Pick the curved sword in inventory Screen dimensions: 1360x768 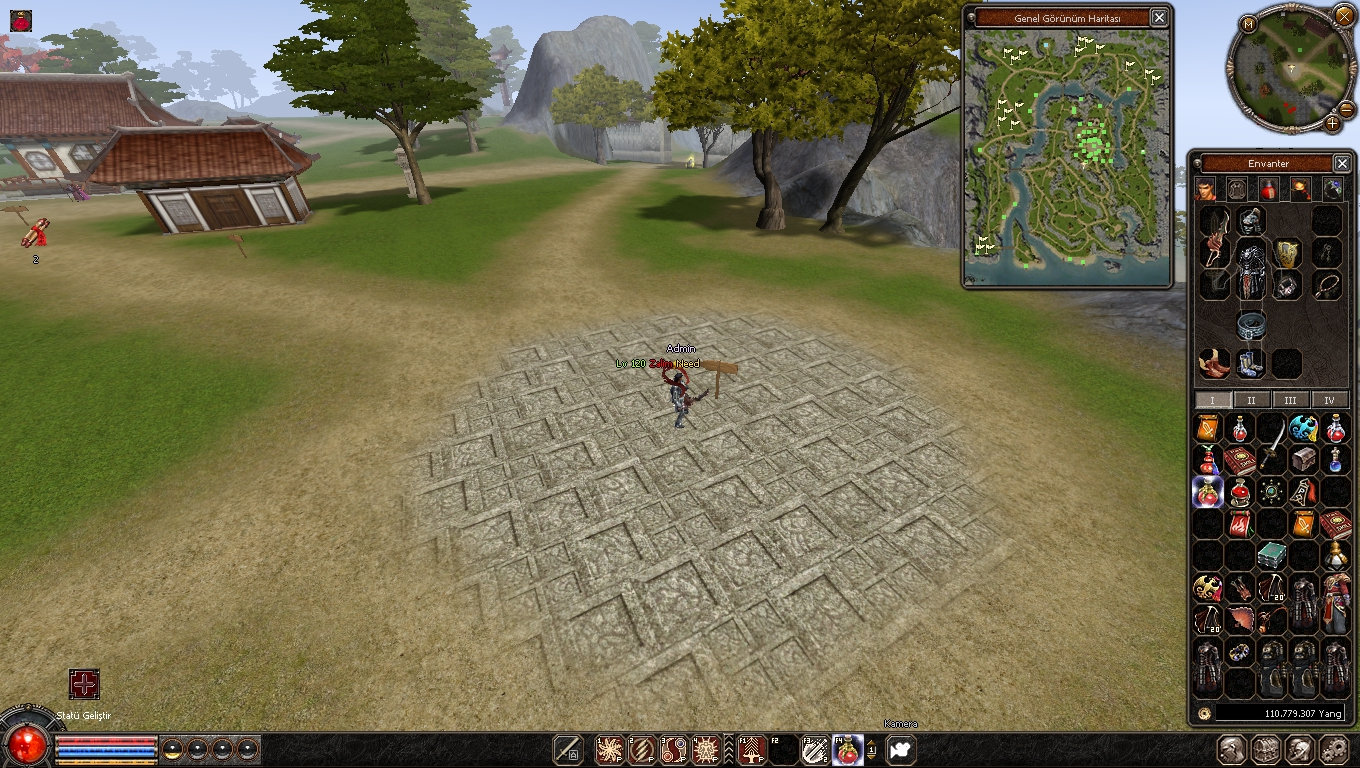pyautogui.click(x=1271, y=443)
